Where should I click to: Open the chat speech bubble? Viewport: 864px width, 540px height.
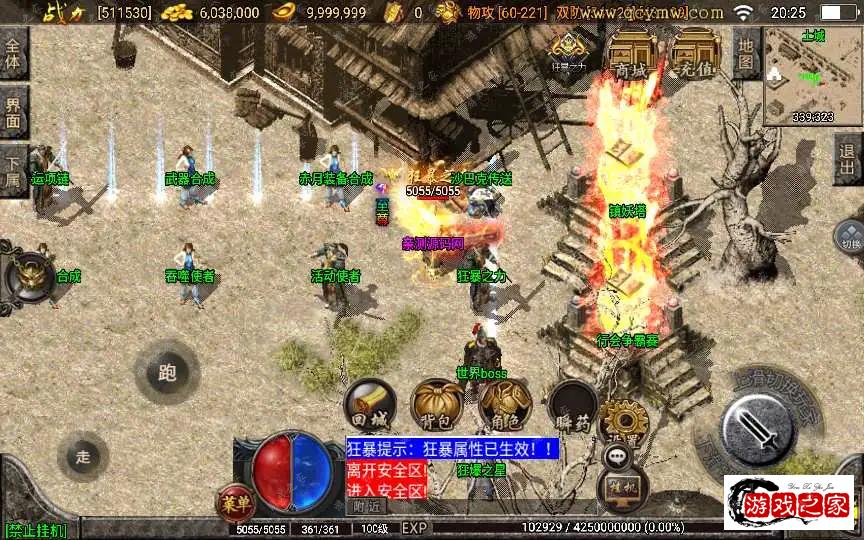pyautogui.click(x=617, y=455)
